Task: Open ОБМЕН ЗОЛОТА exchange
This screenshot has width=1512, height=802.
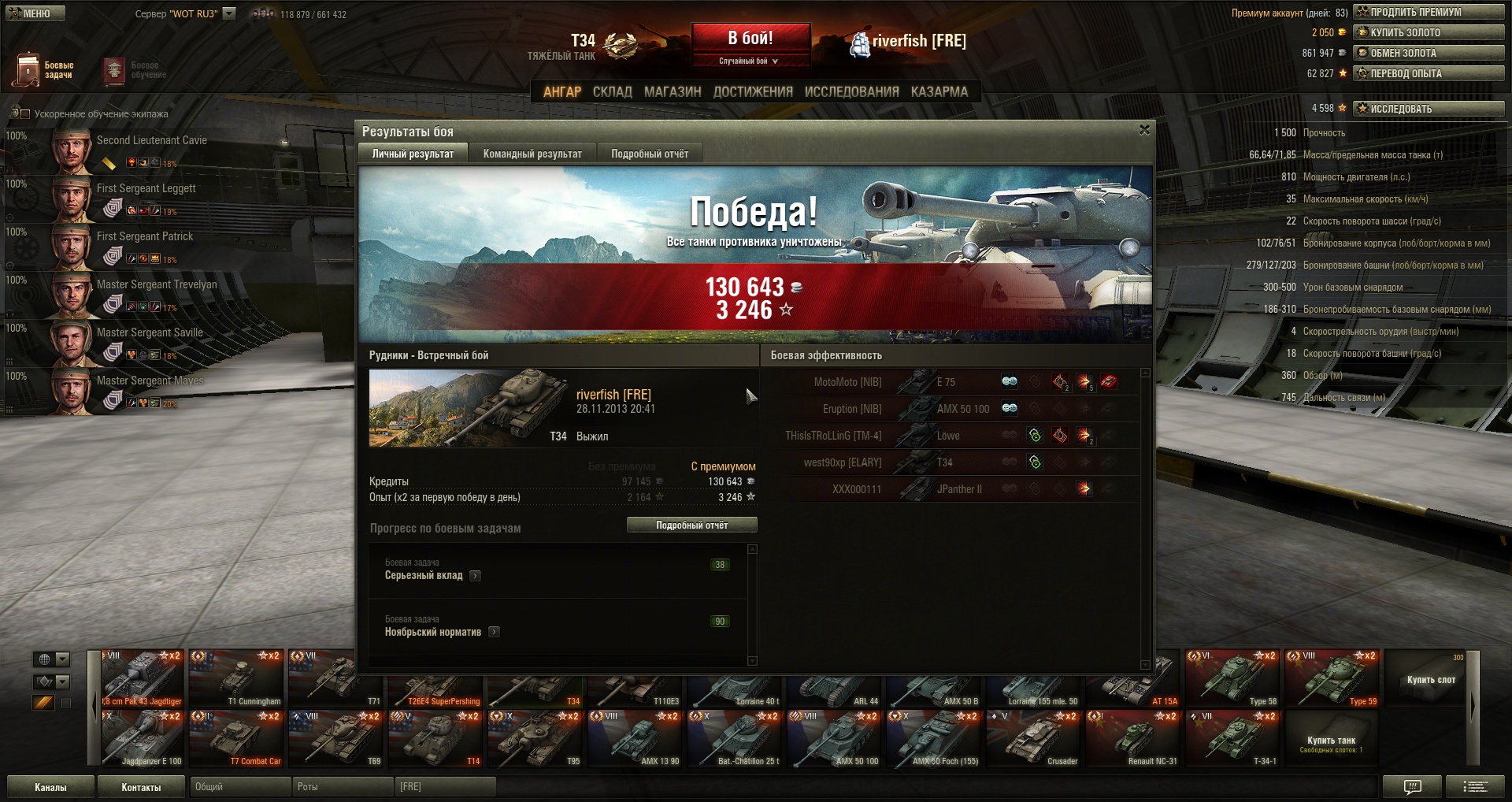Action: tap(1429, 53)
